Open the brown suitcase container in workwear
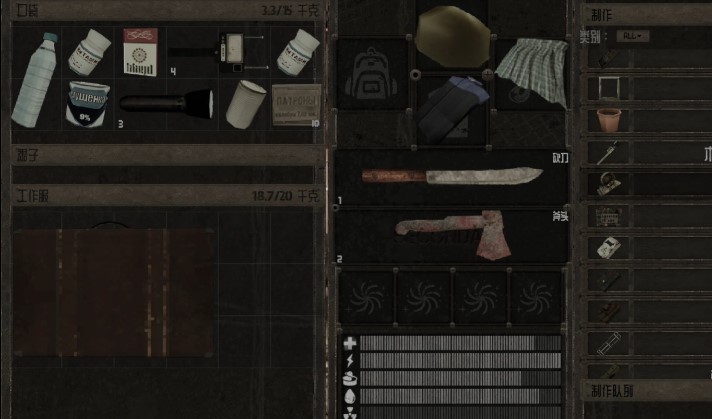Image resolution: width=712 pixels, height=419 pixels. click(114, 292)
